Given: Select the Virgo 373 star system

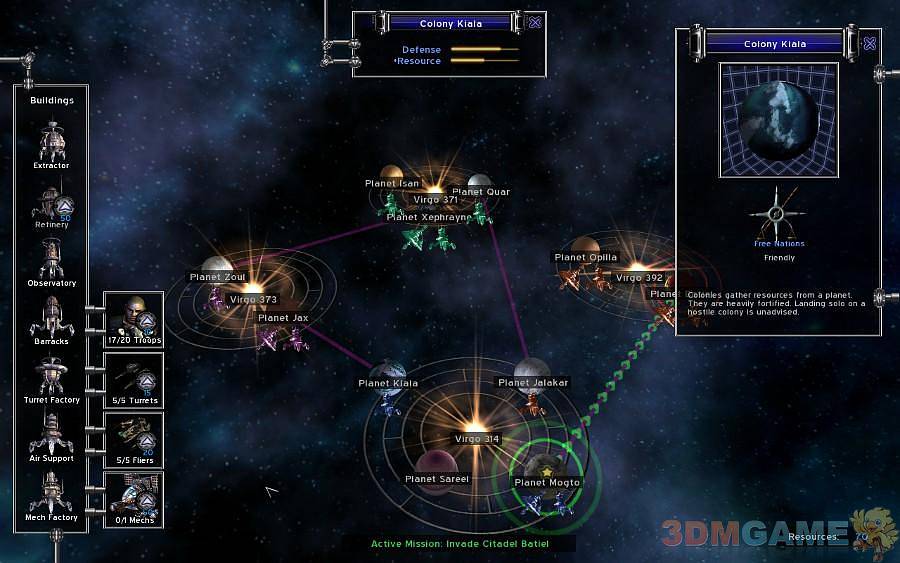Looking at the screenshot, I should [252, 287].
